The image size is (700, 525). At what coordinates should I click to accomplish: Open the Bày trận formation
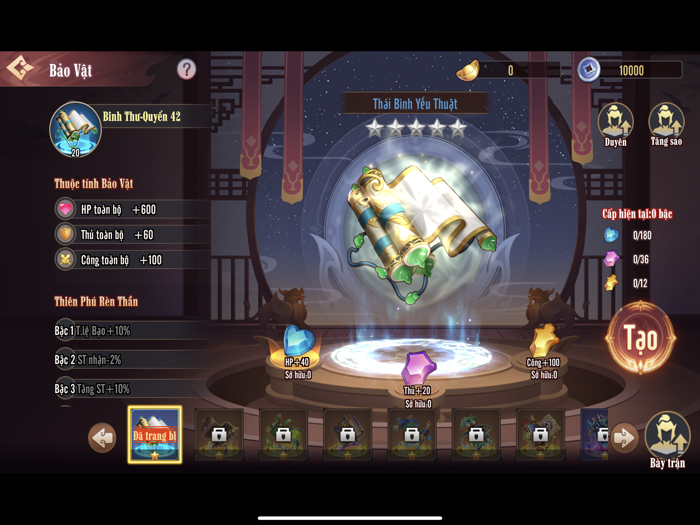pyautogui.click(x=667, y=437)
